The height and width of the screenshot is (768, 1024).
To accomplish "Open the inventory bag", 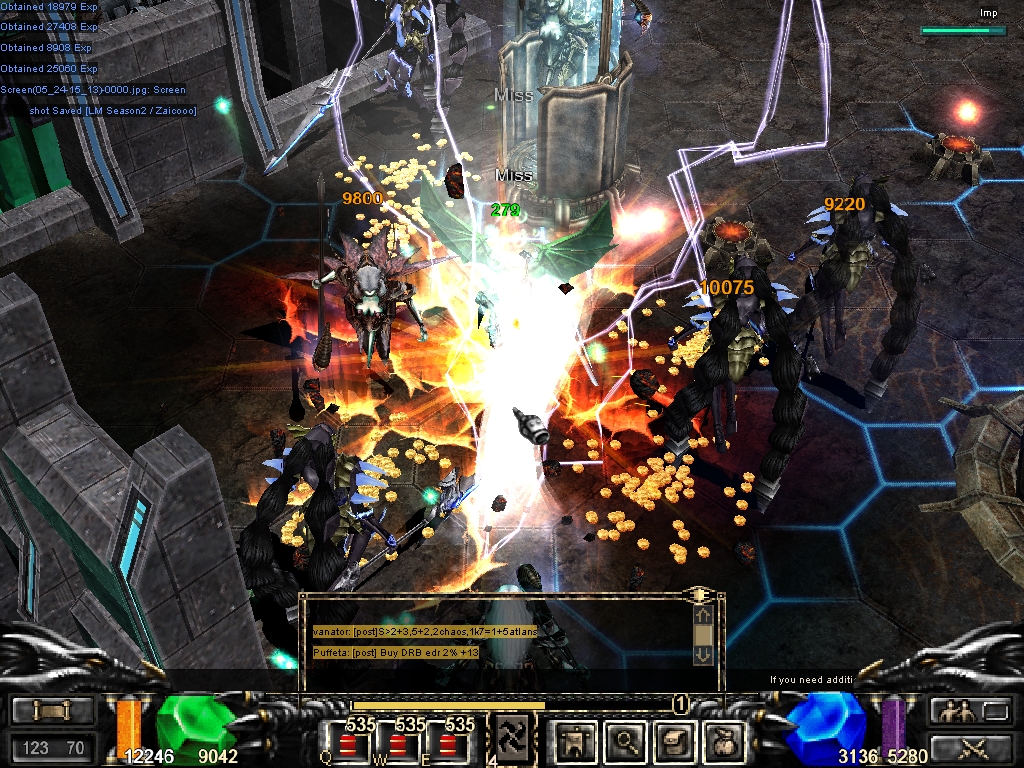I will pyautogui.click(x=725, y=741).
